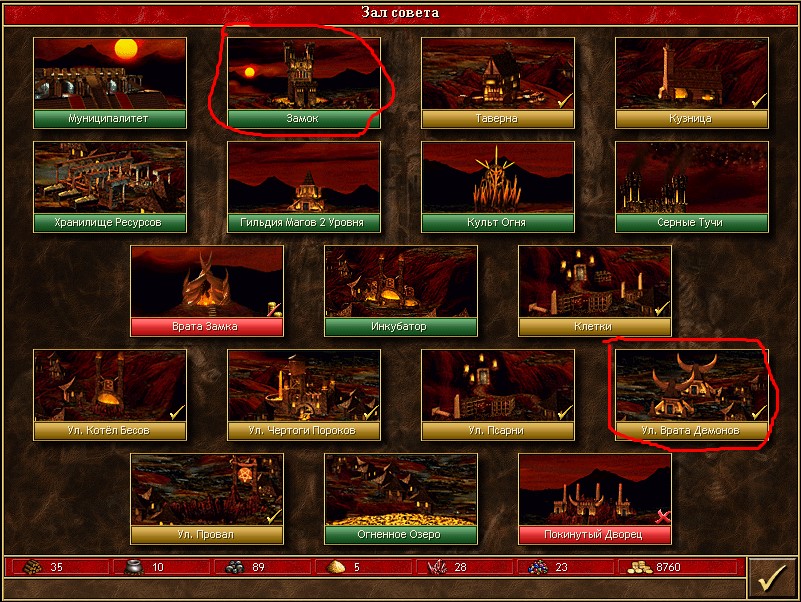The image size is (801, 602).
Task: Select Ул. Котёл Бесов dwelling
Action: [110, 394]
